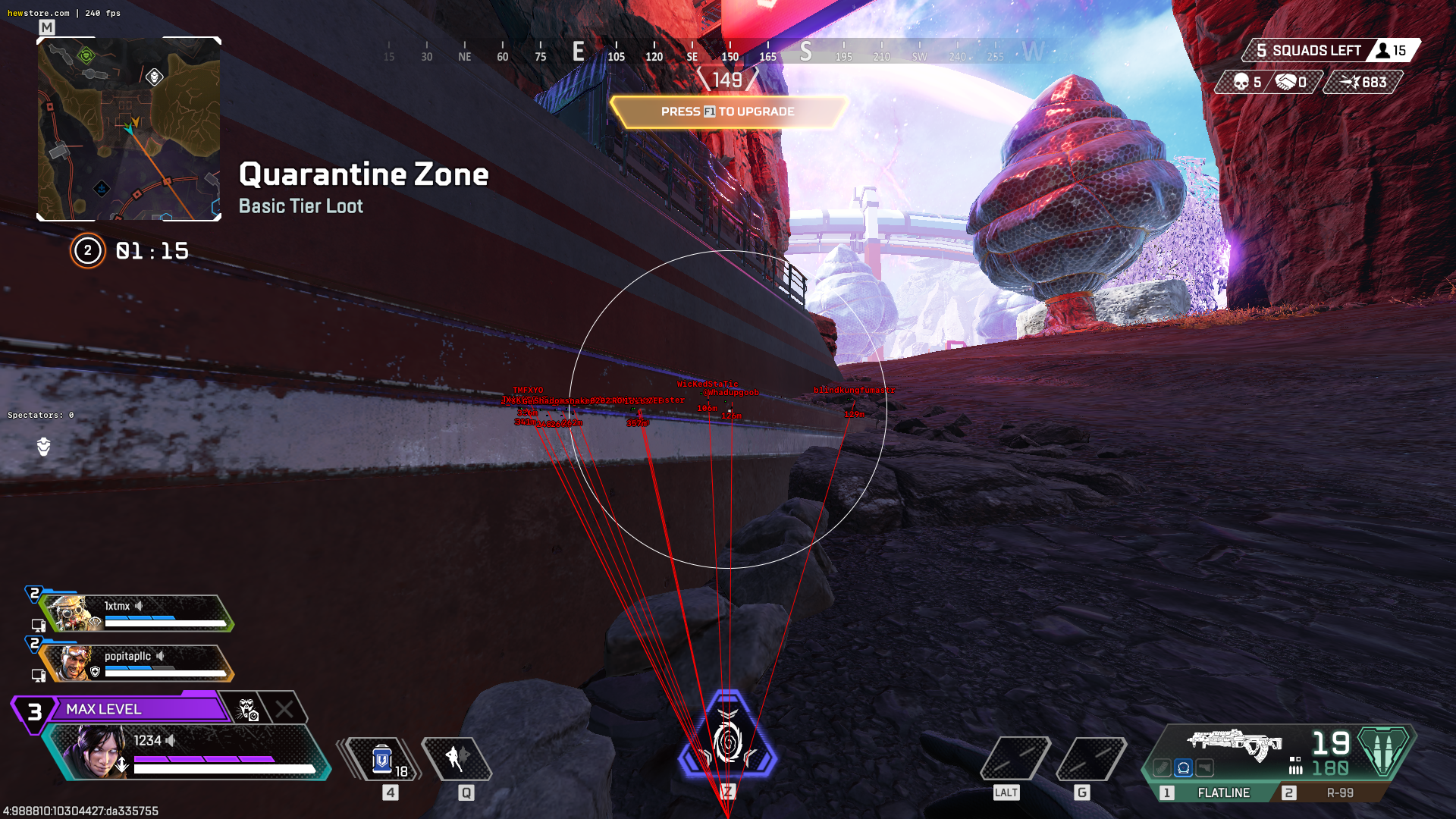Open the Max Level upgrade bar

tap(136, 709)
